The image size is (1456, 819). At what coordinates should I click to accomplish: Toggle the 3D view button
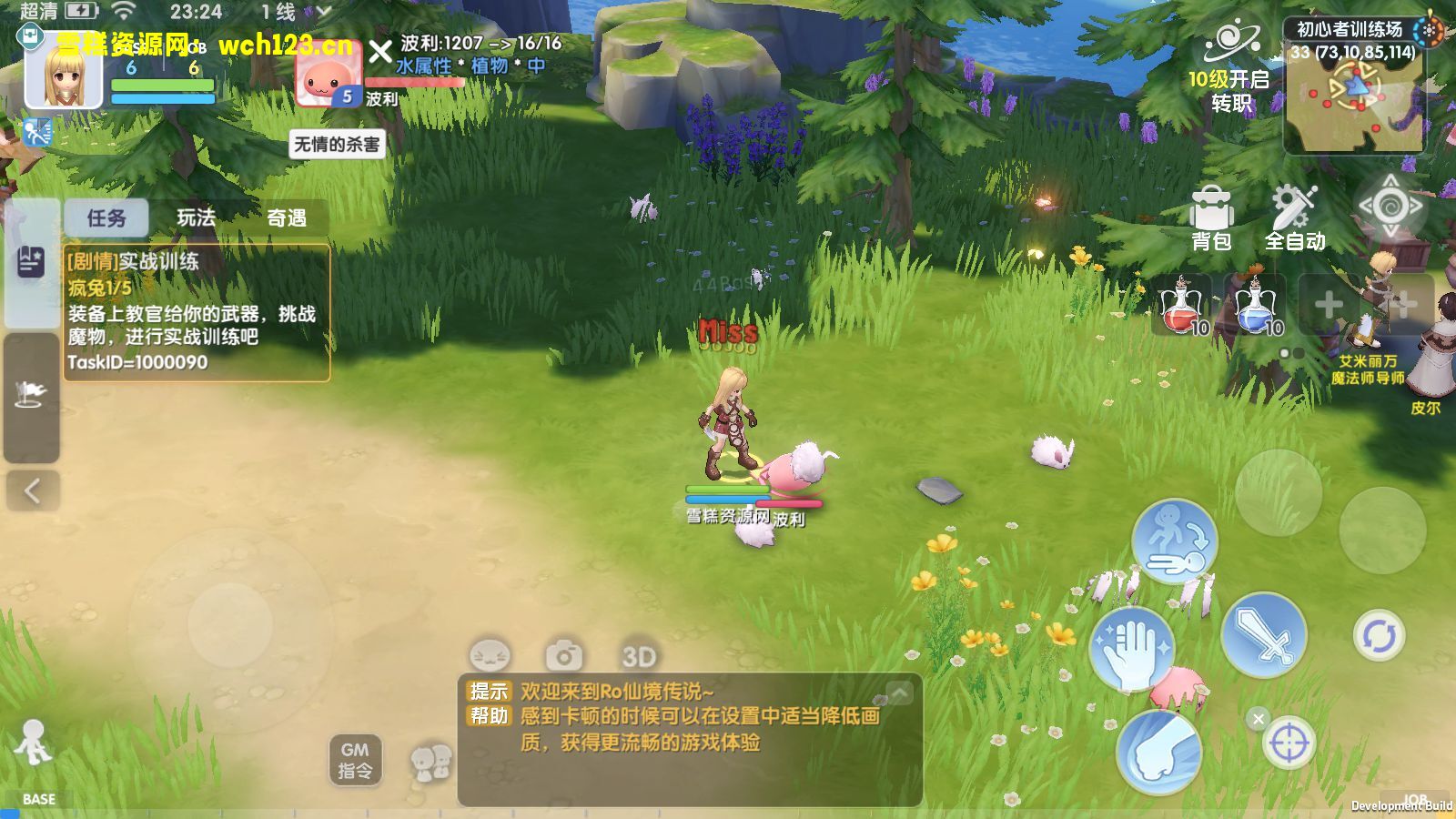639,655
